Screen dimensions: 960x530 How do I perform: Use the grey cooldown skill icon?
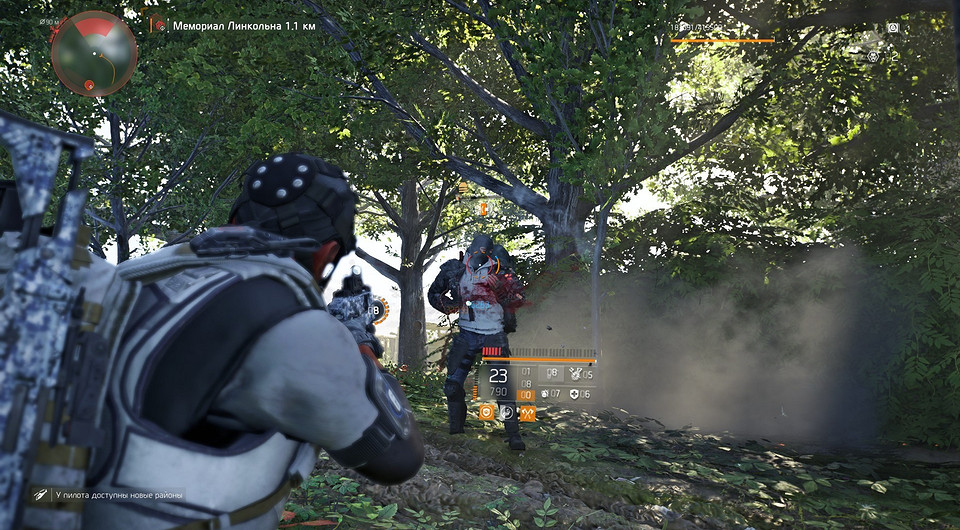[x=507, y=412]
